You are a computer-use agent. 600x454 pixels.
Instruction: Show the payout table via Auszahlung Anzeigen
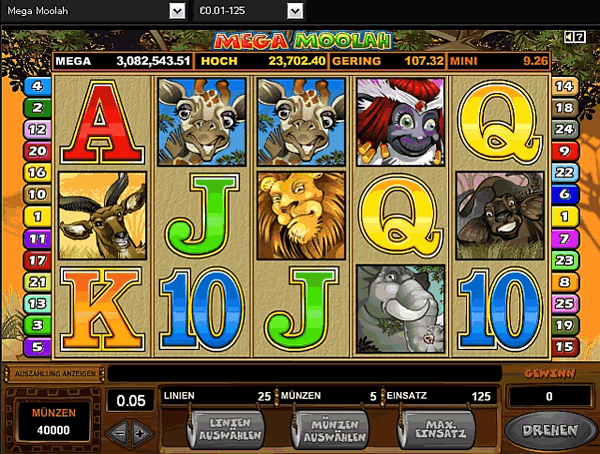click(55, 373)
